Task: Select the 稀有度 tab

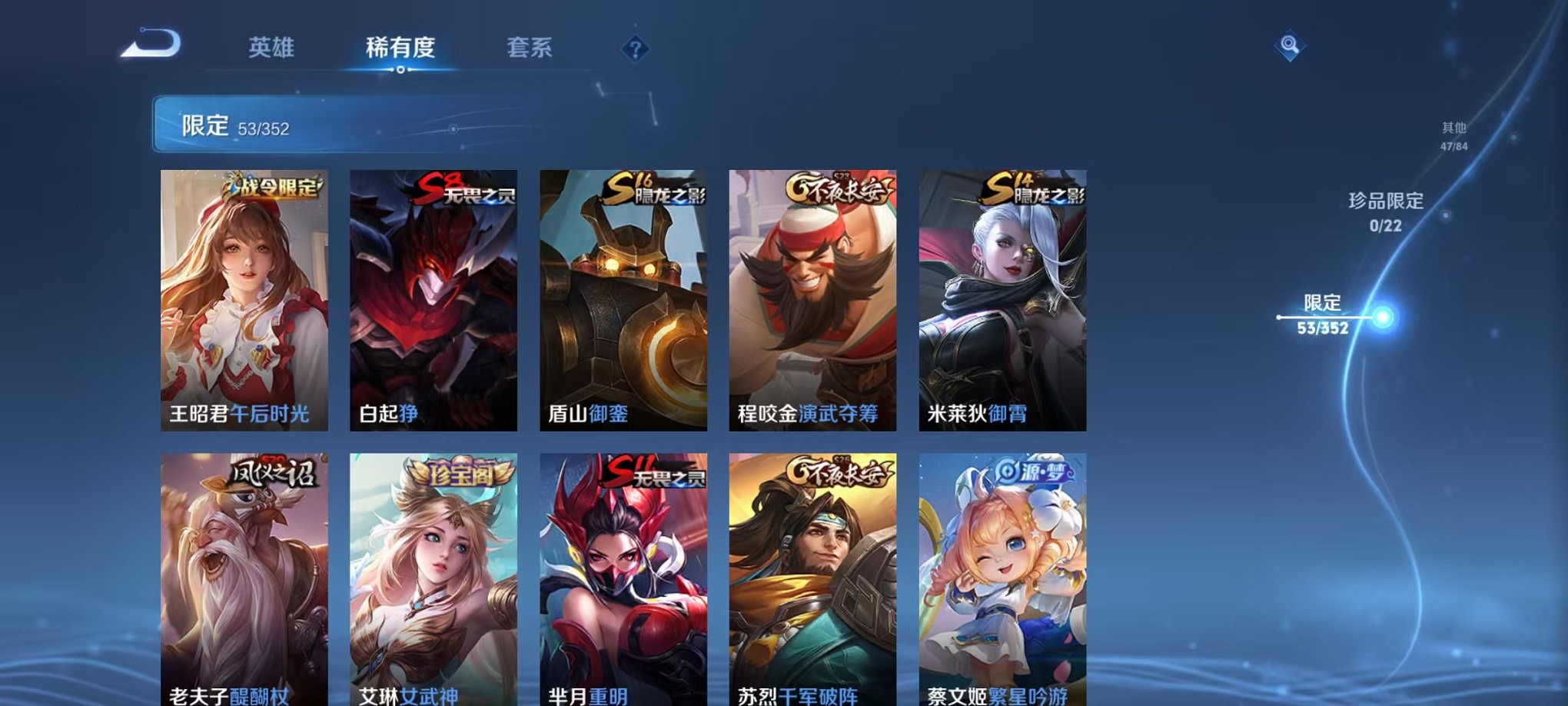Action: 401,48
